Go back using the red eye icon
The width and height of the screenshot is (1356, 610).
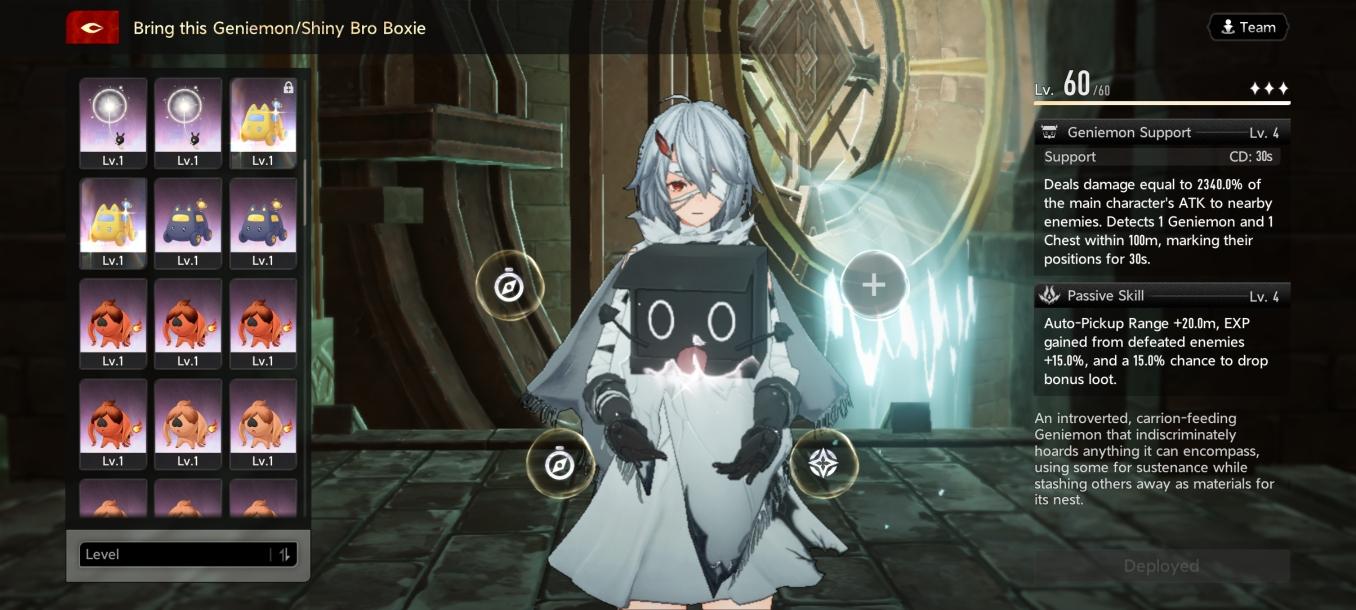[93, 28]
